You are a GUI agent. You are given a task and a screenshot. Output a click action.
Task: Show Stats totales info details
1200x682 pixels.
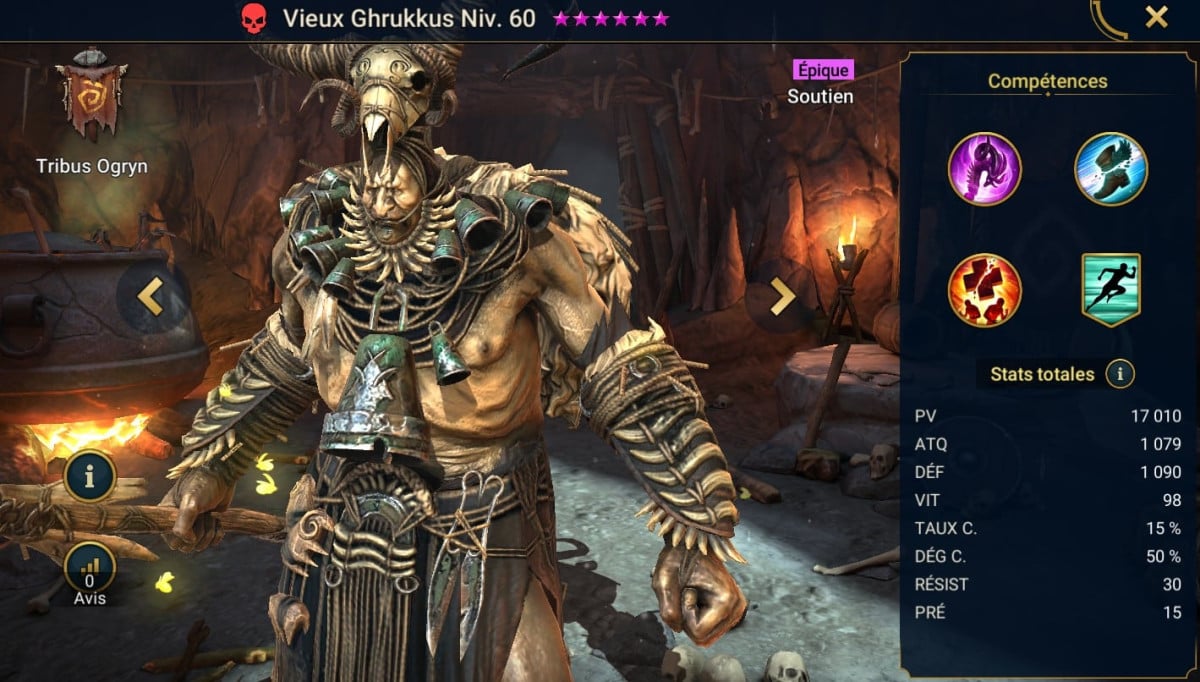[x=1120, y=375]
